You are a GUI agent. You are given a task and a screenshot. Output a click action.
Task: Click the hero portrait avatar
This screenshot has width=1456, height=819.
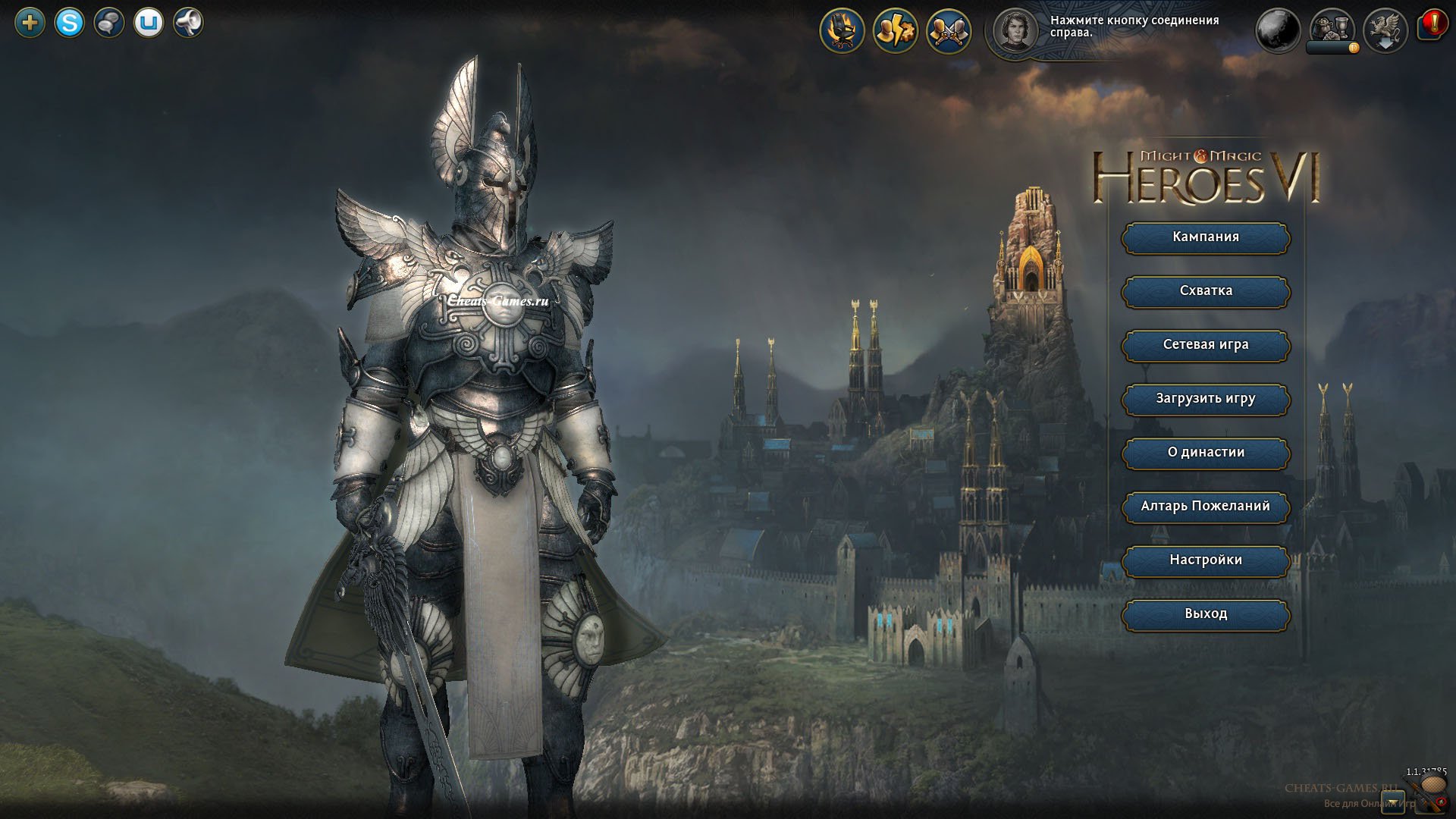point(1015,31)
